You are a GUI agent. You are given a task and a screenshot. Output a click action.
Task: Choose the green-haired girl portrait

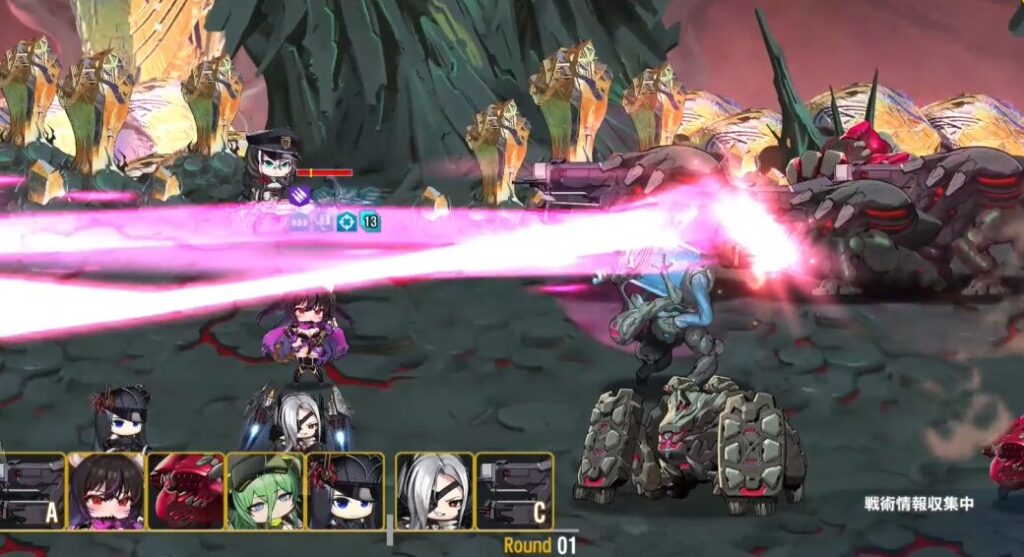(x=265, y=491)
